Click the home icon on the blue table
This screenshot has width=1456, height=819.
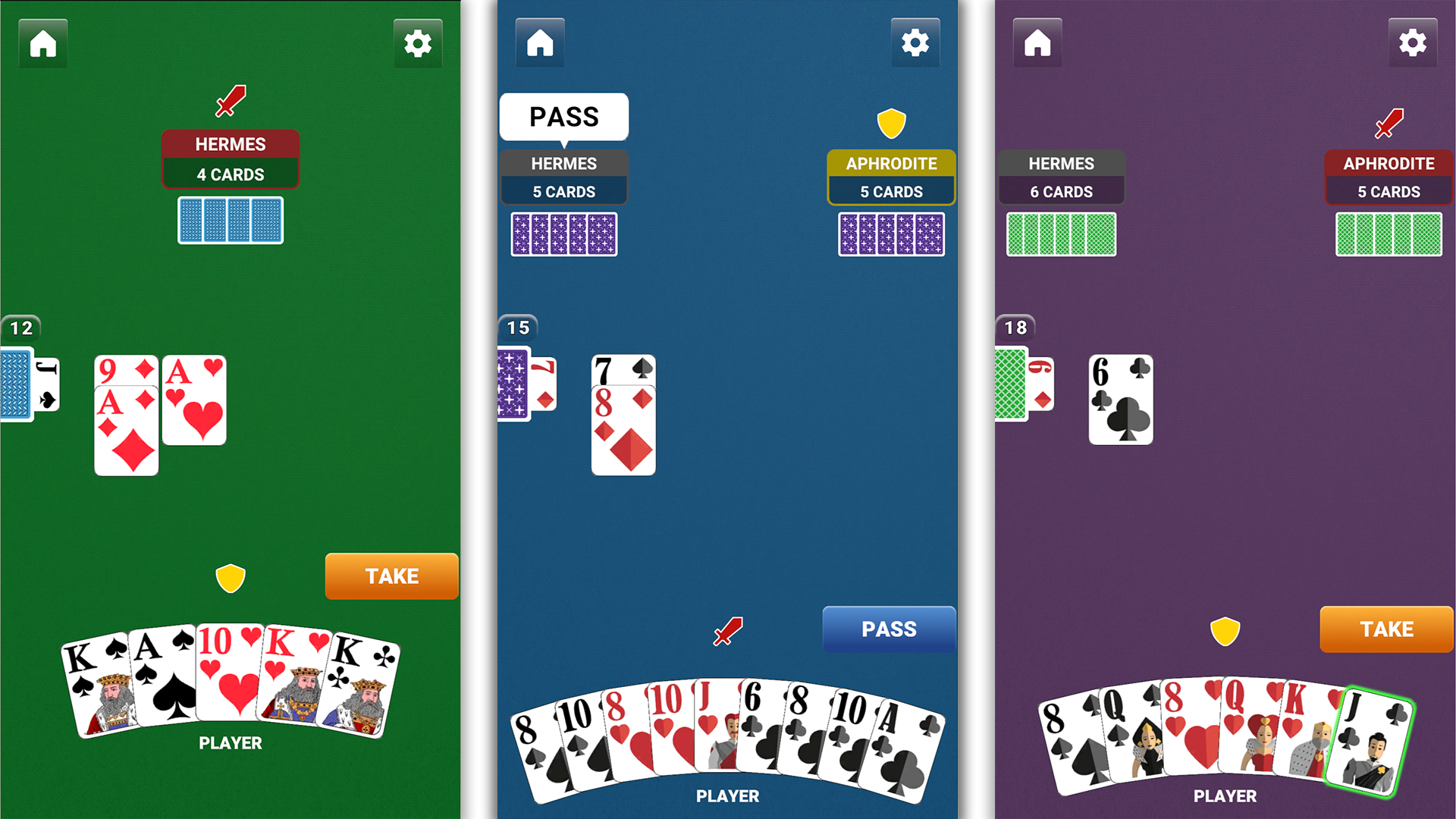point(539,43)
